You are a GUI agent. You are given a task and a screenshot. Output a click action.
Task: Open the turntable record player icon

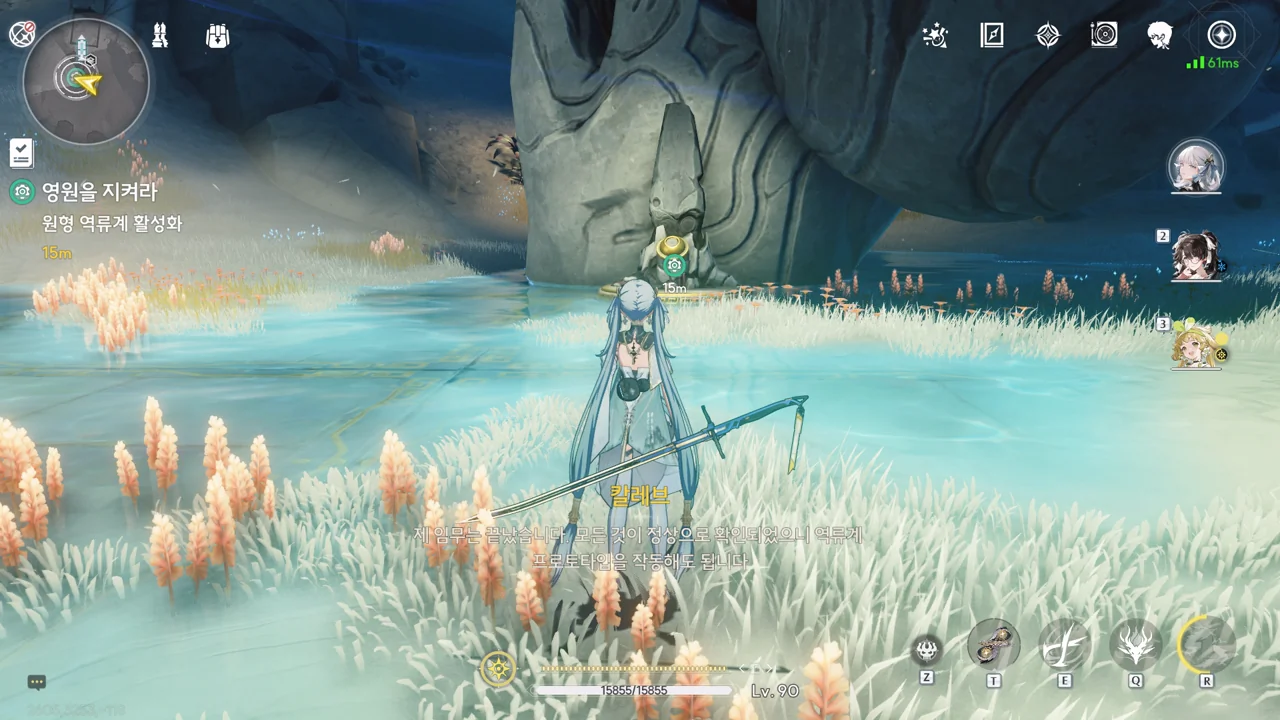coord(1104,36)
